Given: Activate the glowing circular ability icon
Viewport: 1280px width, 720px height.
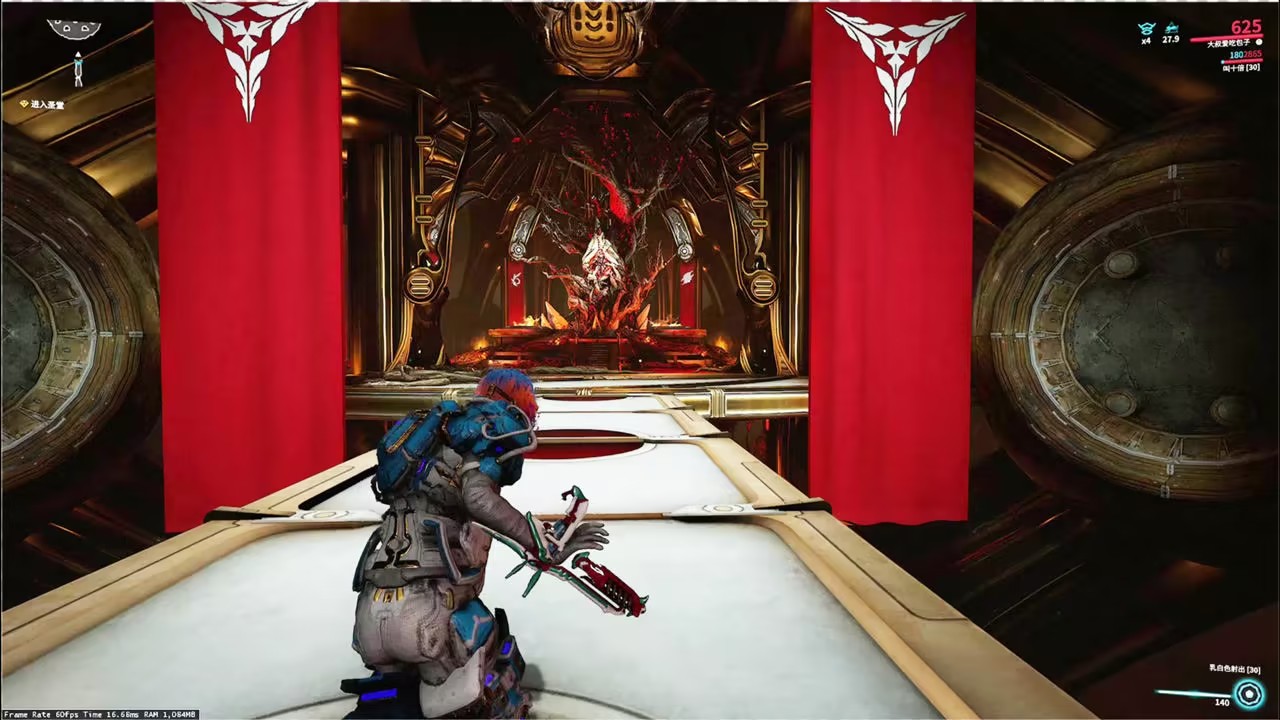Looking at the screenshot, I should (x=1248, y=693).
